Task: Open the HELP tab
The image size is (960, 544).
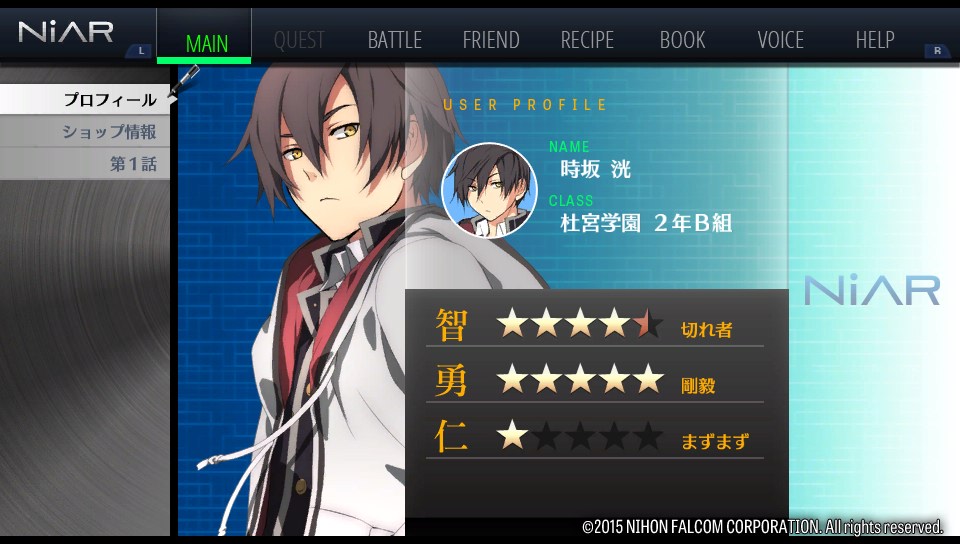Action: pos(874,41)
